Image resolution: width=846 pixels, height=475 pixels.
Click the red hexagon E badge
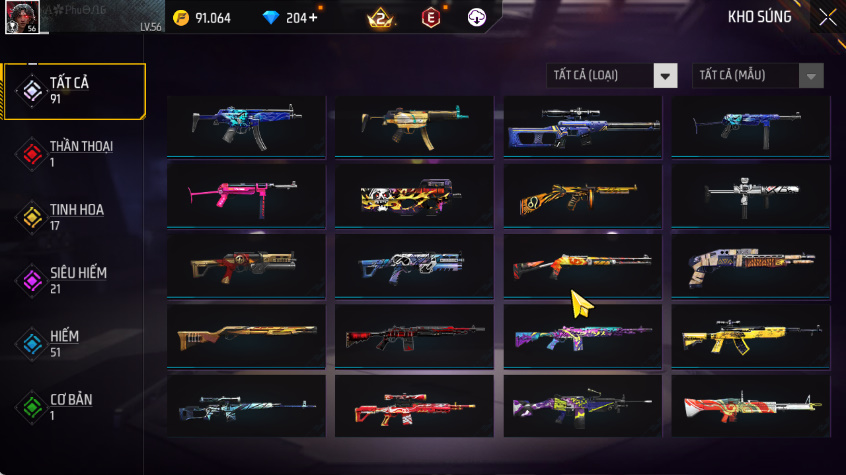(x=431, y=18)
